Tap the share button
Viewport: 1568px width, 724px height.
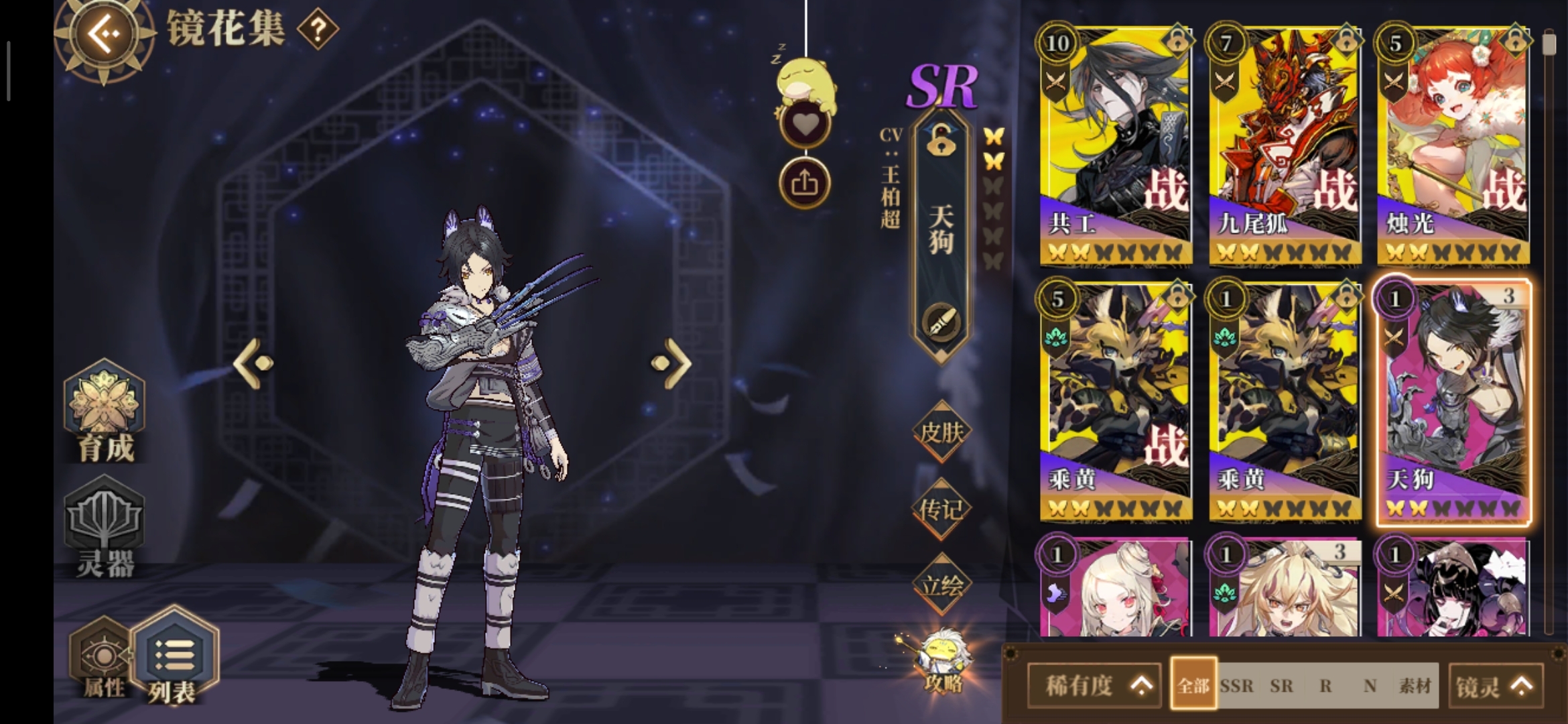pos(805,182)
